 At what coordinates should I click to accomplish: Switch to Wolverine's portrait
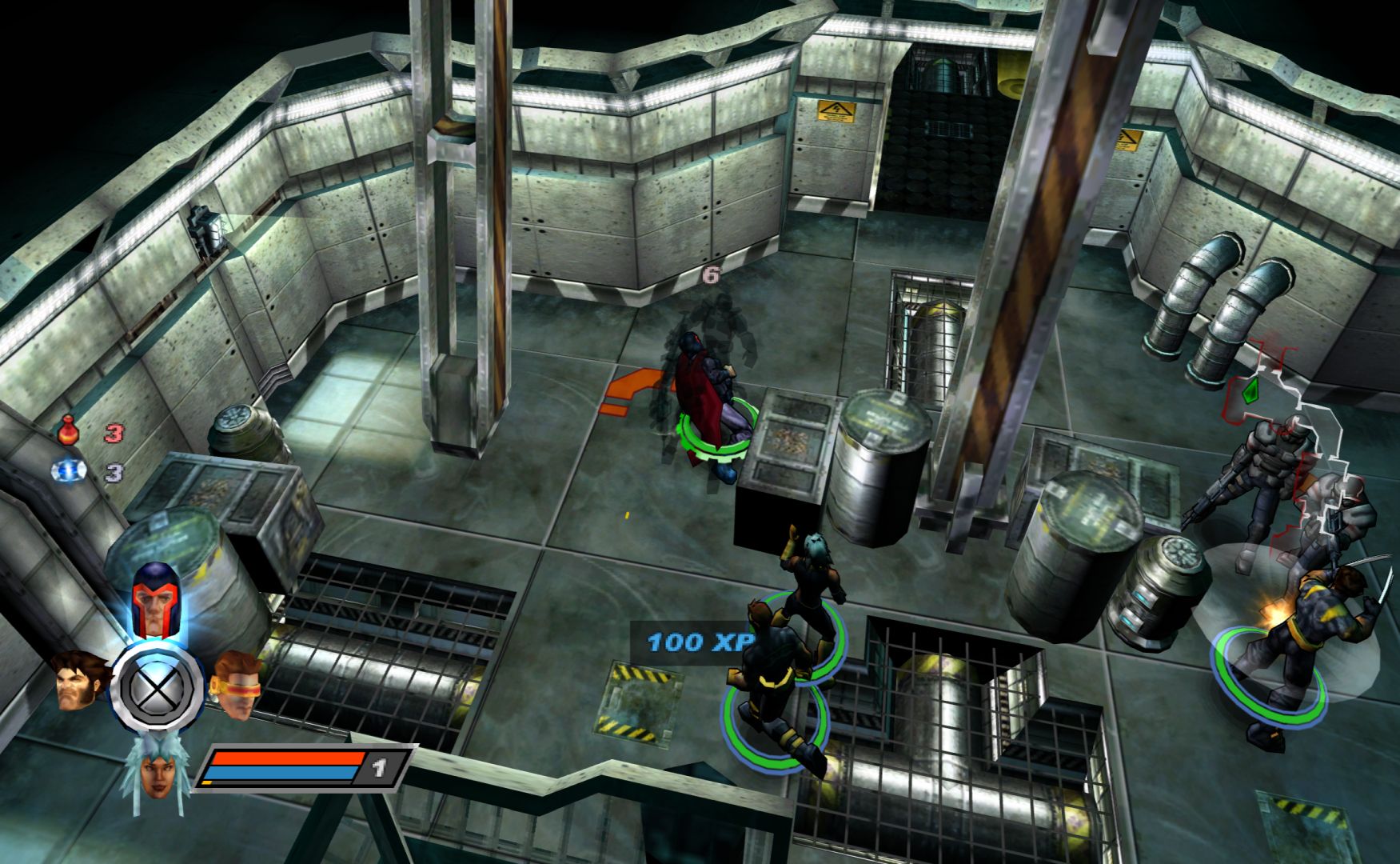pos(82,683)
